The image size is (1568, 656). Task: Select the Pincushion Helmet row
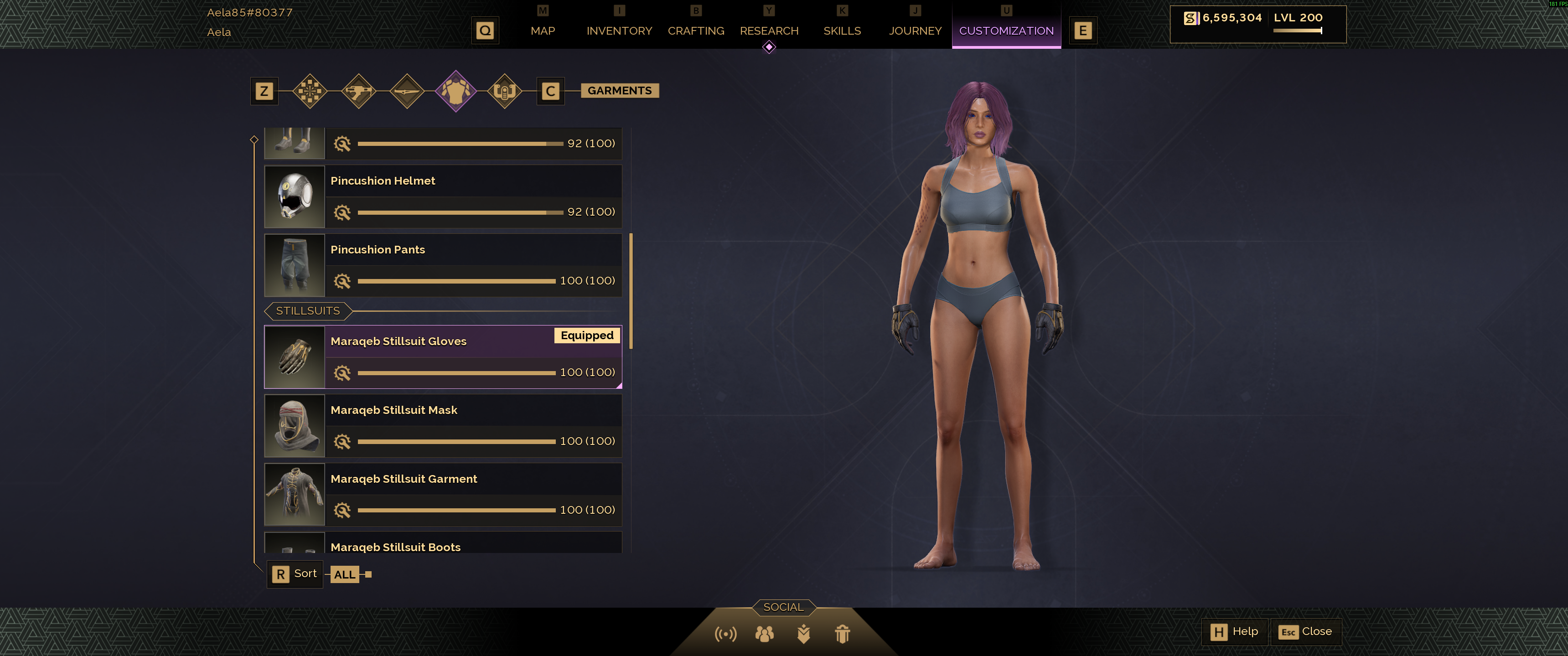click(x=443, y=196)
